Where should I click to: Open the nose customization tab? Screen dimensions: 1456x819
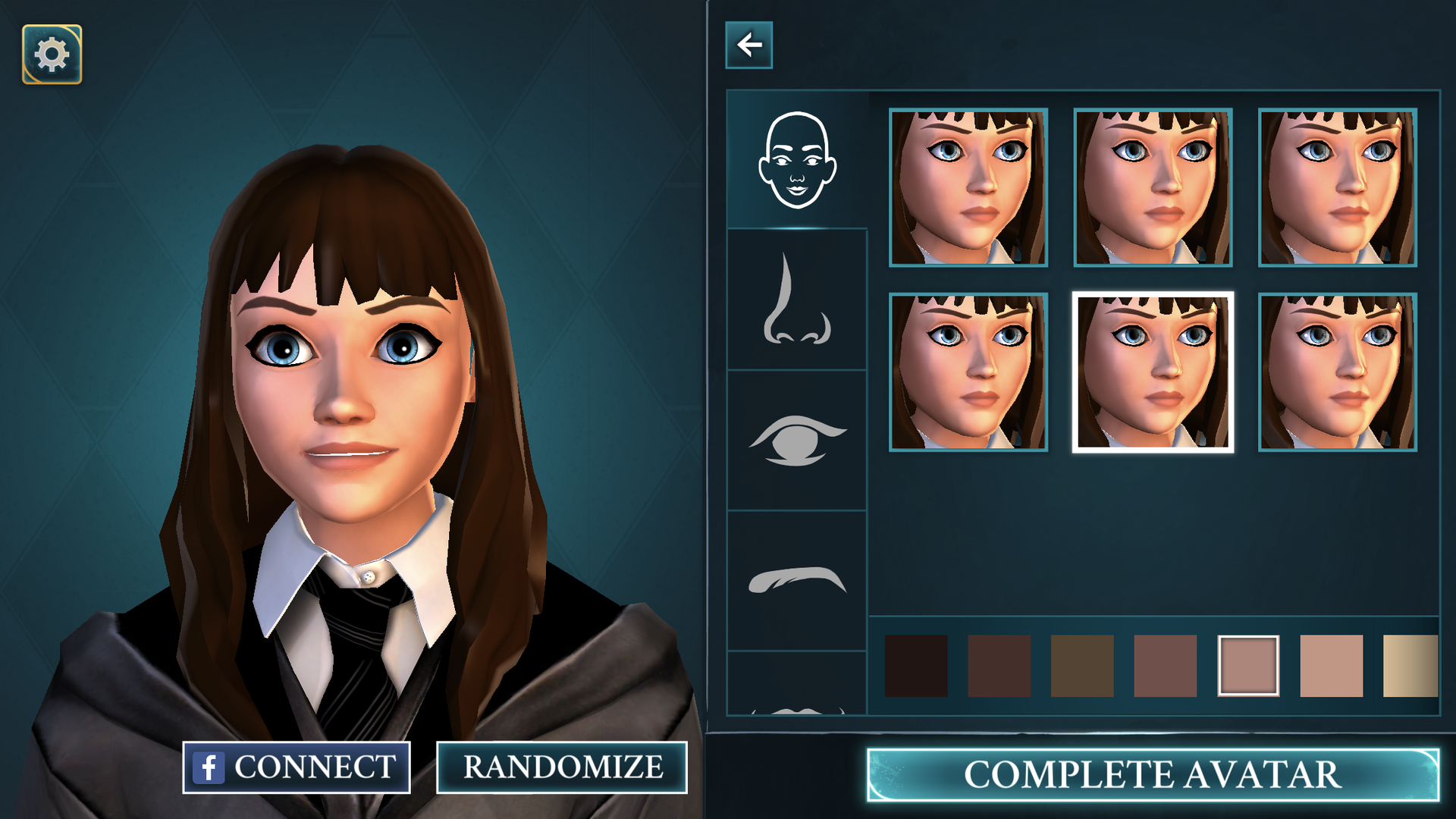coord(797,300)
